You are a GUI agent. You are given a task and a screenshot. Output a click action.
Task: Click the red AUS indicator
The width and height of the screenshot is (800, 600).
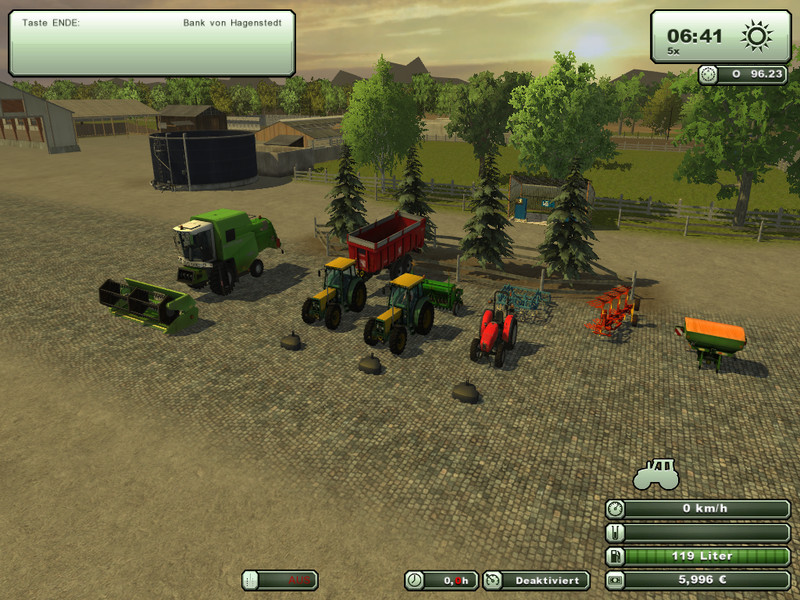[280, 580]
